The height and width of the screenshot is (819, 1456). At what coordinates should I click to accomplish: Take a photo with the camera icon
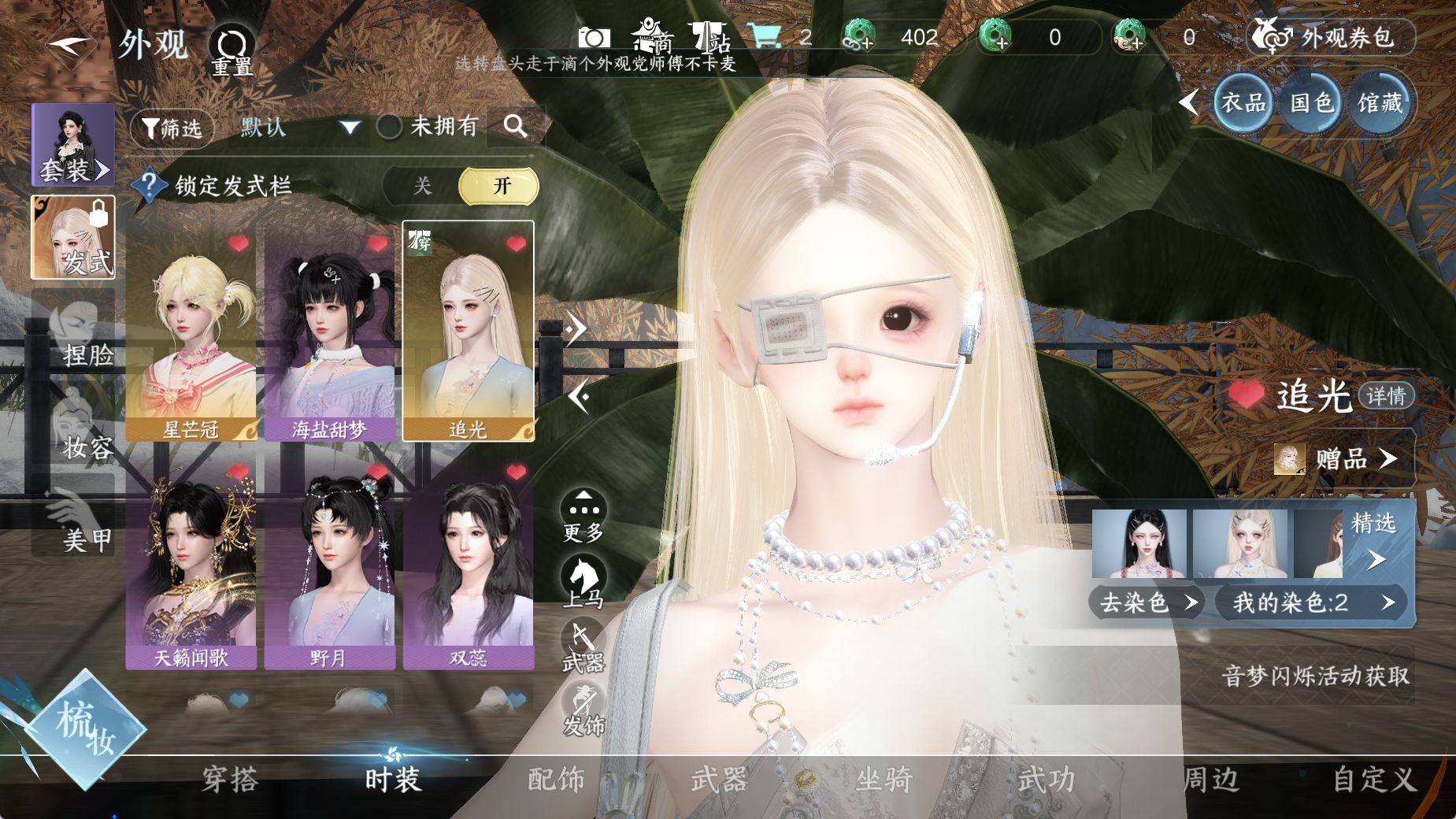594,37
